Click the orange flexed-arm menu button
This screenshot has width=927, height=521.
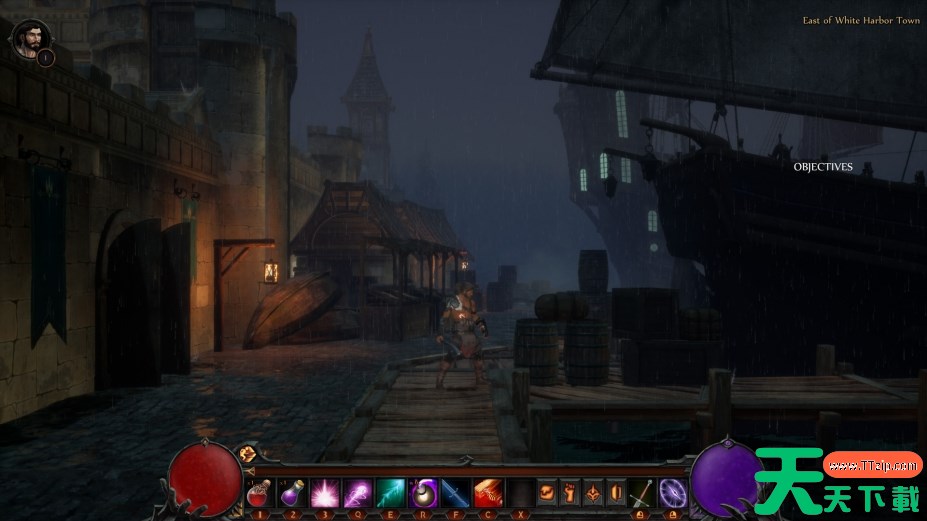547,493
